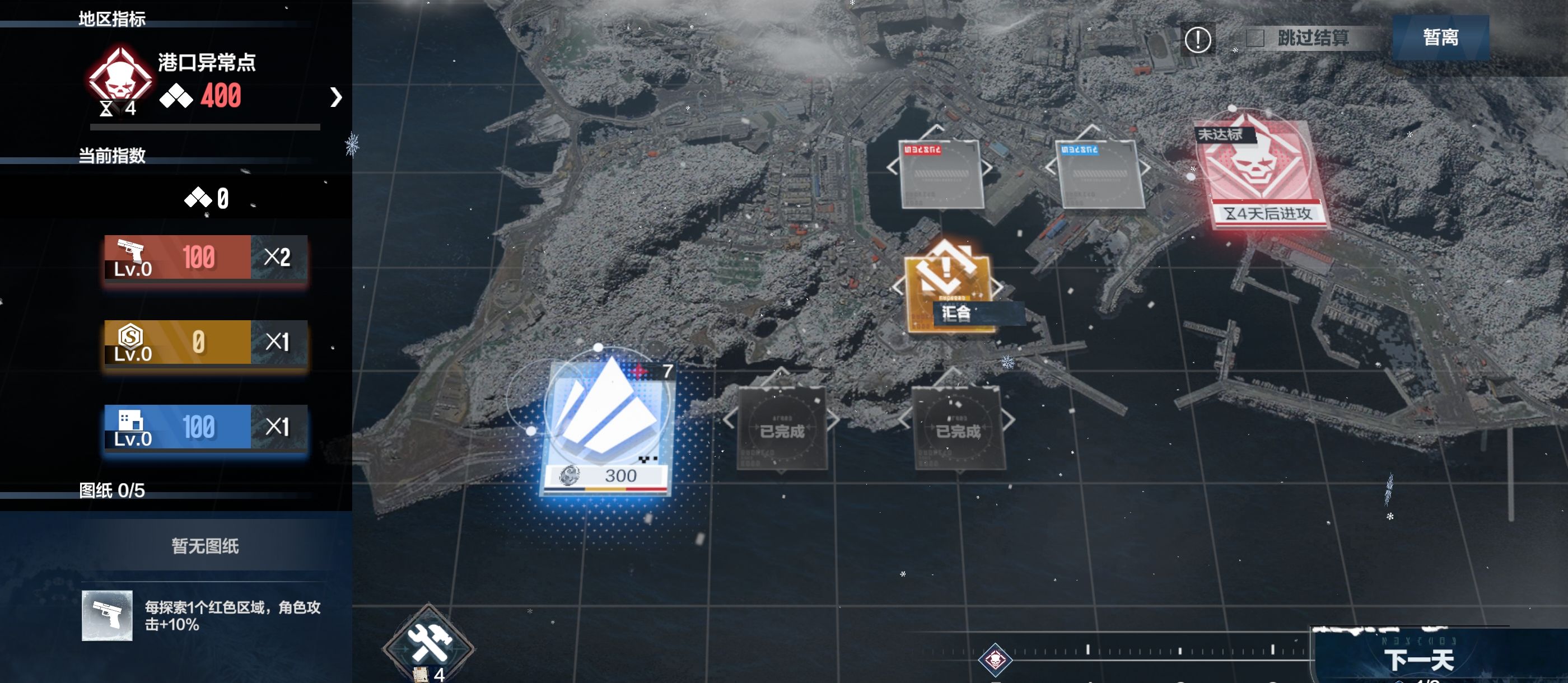
Task: Select the red-tagged unexplored area tile
Action: 940,174
